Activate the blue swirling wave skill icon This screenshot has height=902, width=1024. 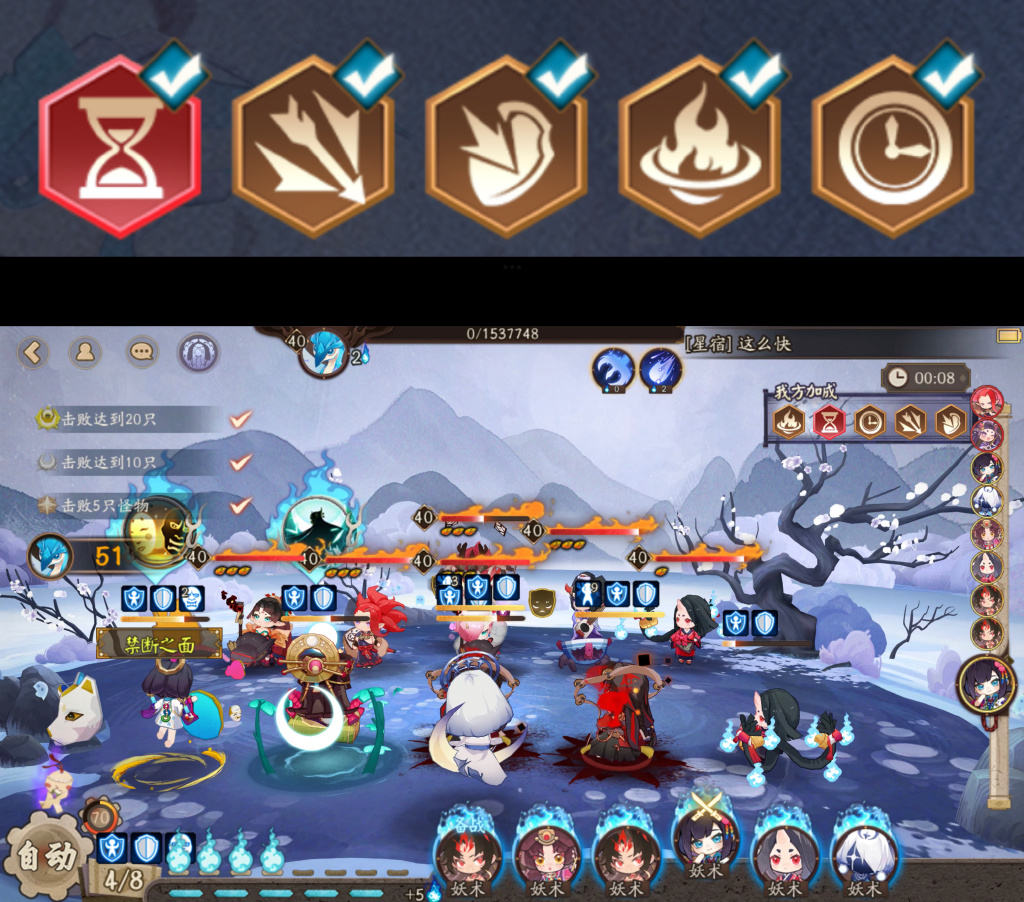[612, 369]
